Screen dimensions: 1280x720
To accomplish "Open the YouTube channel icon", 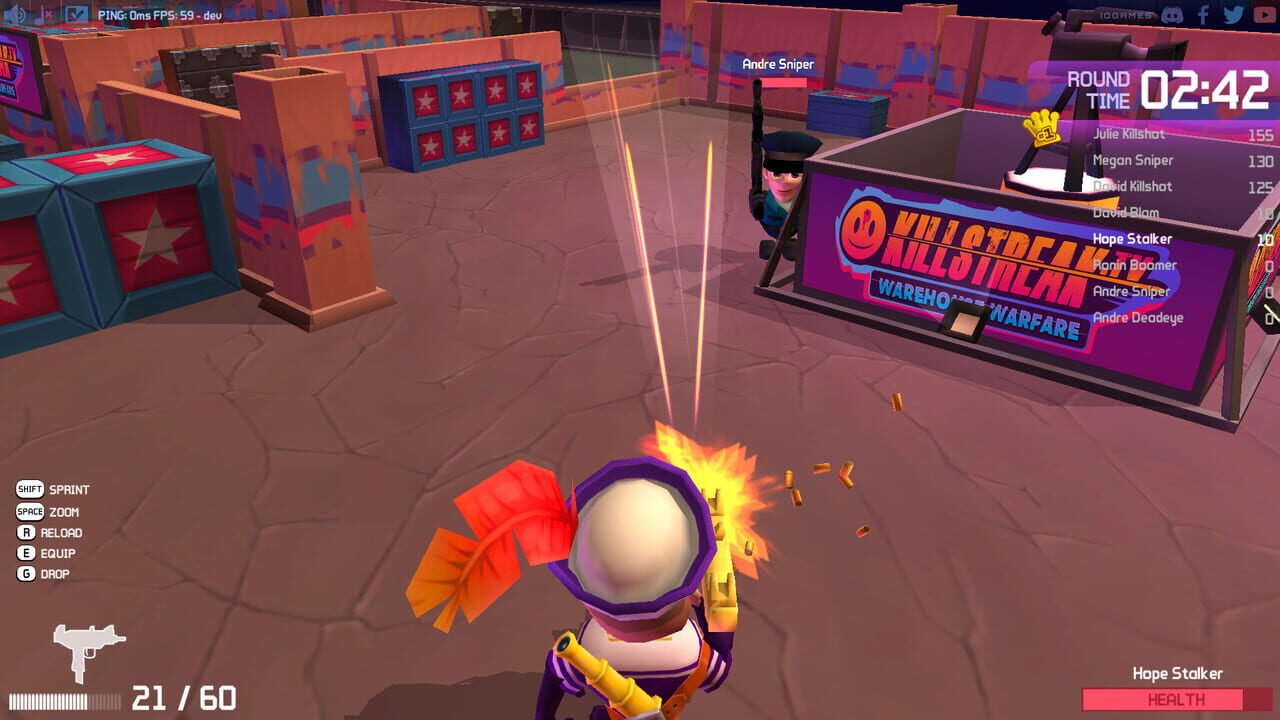I will pyautogui.click(x=1266, y=15).
